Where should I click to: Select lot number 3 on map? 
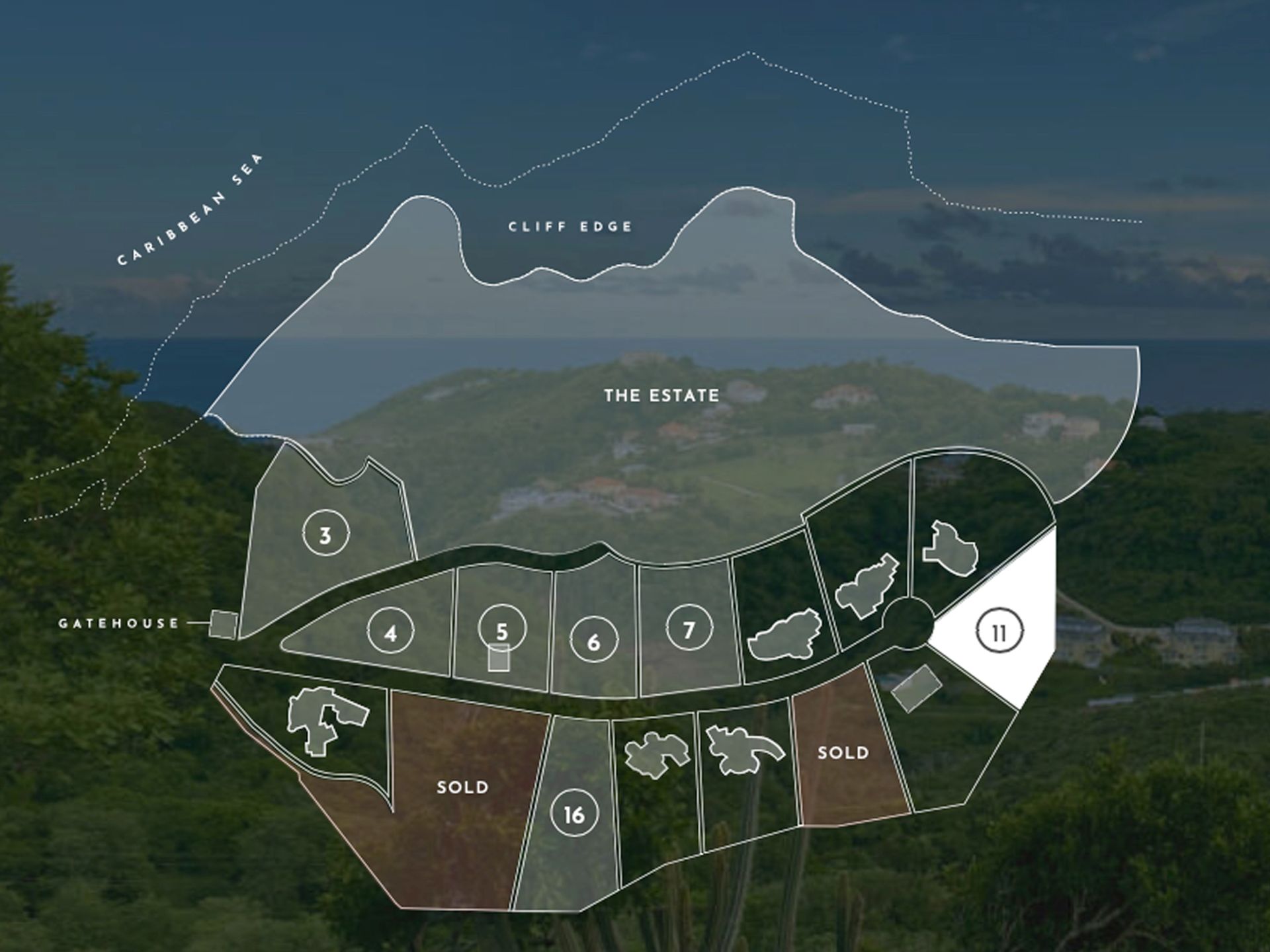pyautogui.click(x=325, y=534)
